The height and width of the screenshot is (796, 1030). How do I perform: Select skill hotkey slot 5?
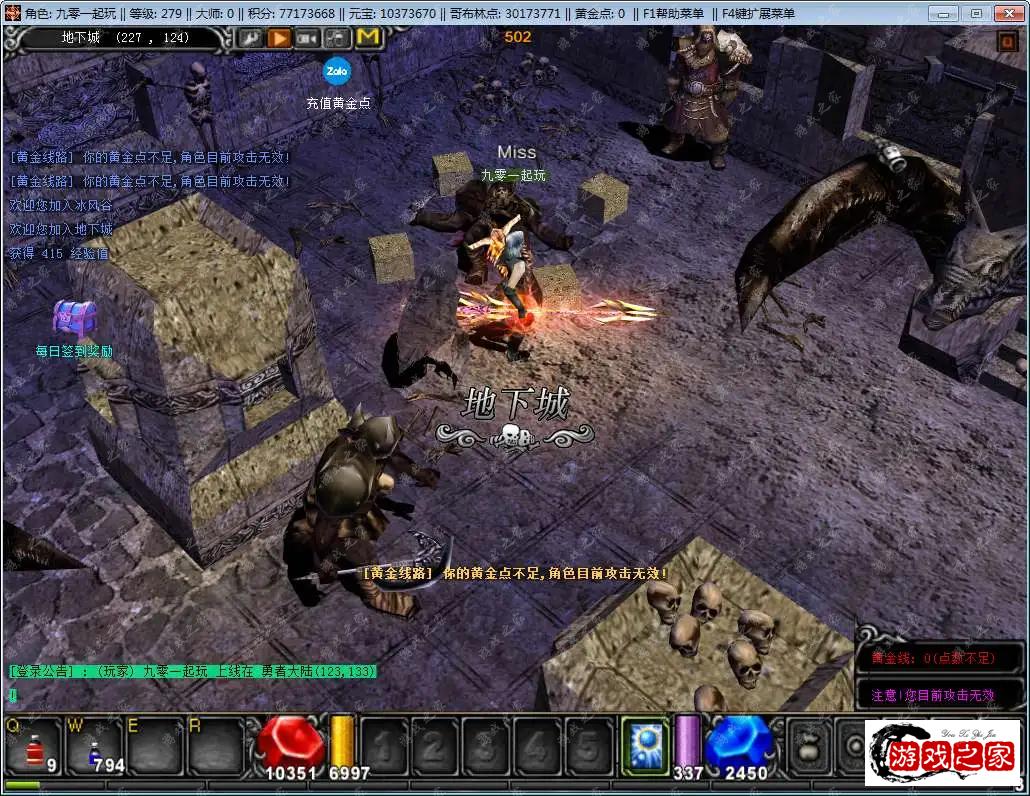pyautogui.click(x=590, y=747)
